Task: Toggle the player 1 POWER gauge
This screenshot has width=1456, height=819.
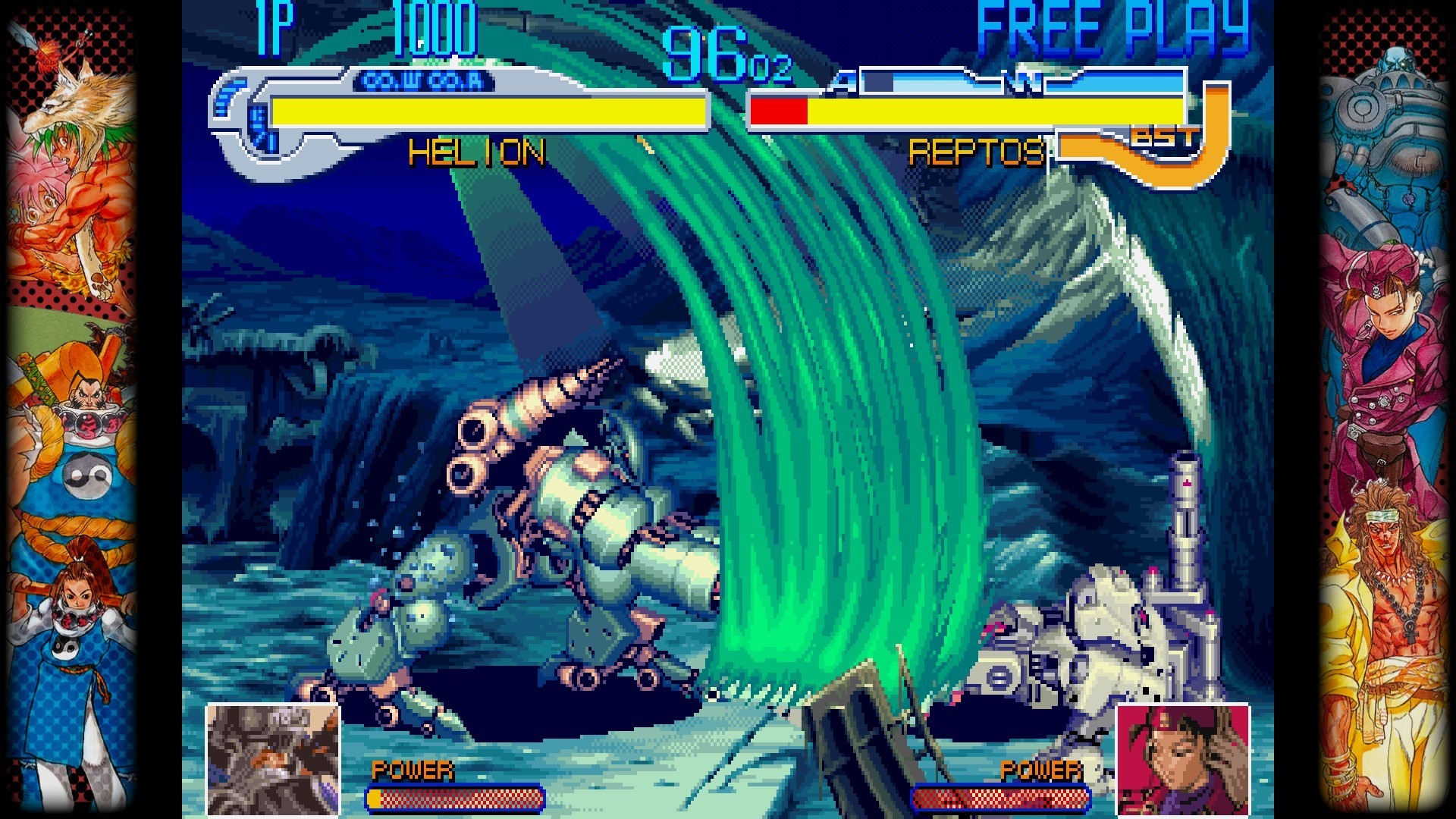Action: click(455, 799)
